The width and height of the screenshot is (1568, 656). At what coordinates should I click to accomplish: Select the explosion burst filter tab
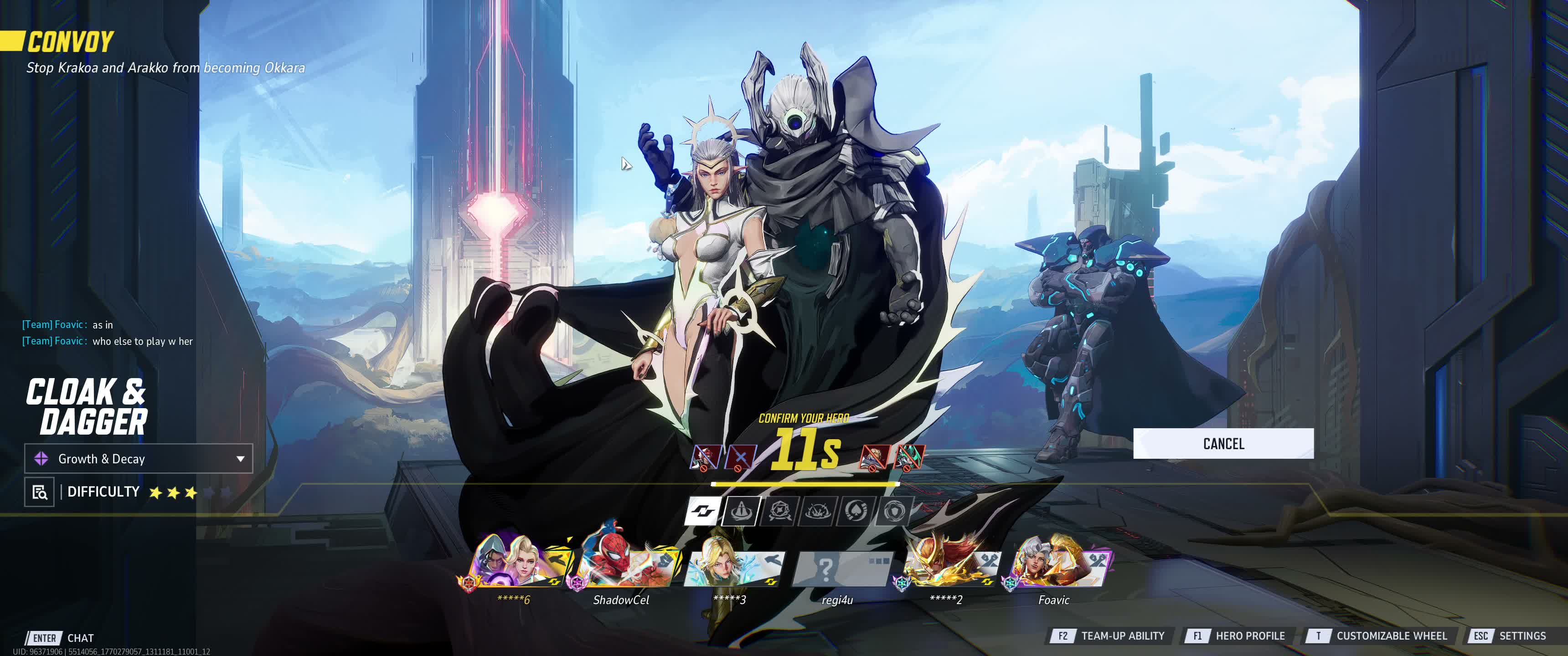click(818, 511)
